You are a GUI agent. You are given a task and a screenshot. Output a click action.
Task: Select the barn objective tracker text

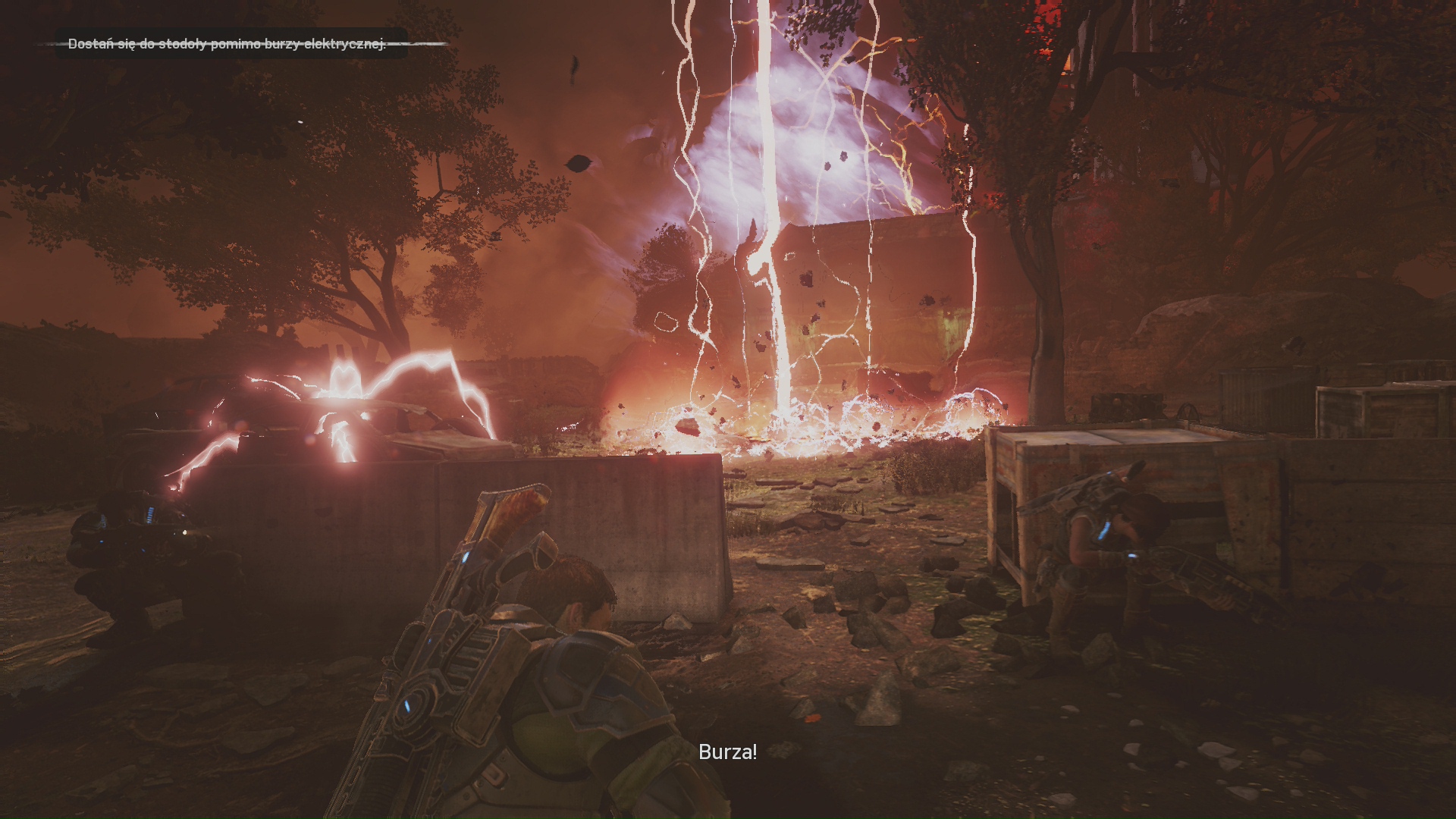(x=227, y=44)
